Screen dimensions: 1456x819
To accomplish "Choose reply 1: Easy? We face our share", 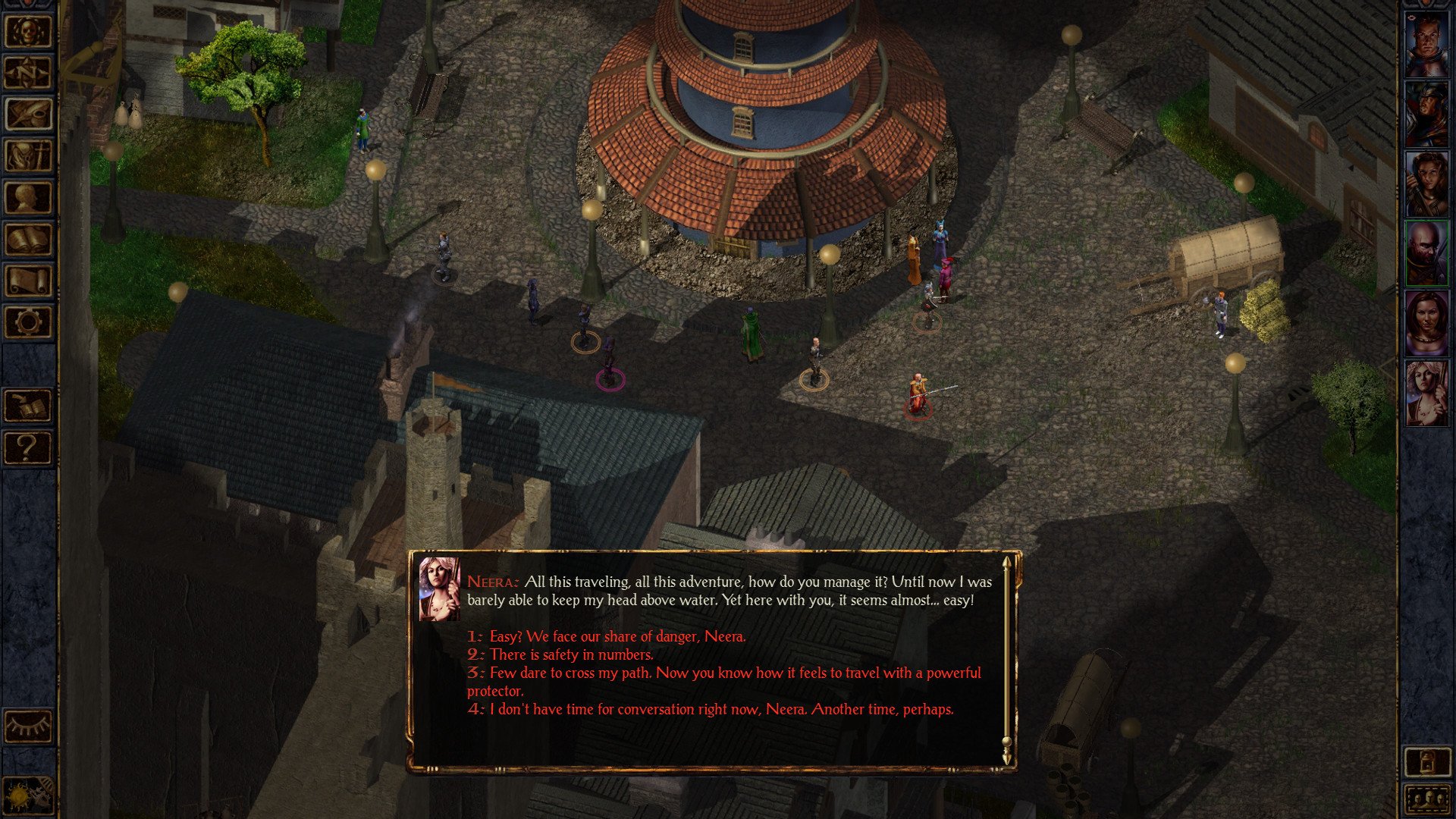I will tap(617, 637).
